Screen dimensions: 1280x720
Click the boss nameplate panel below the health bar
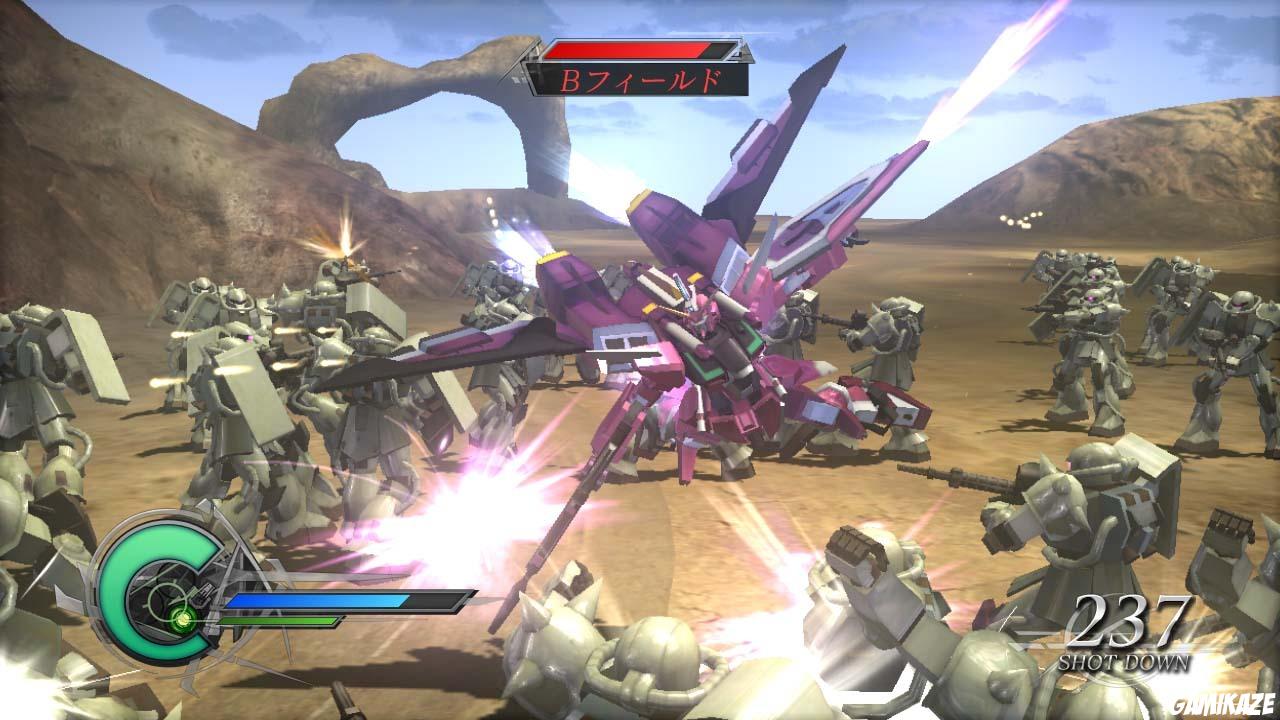(x=640, y=80)
